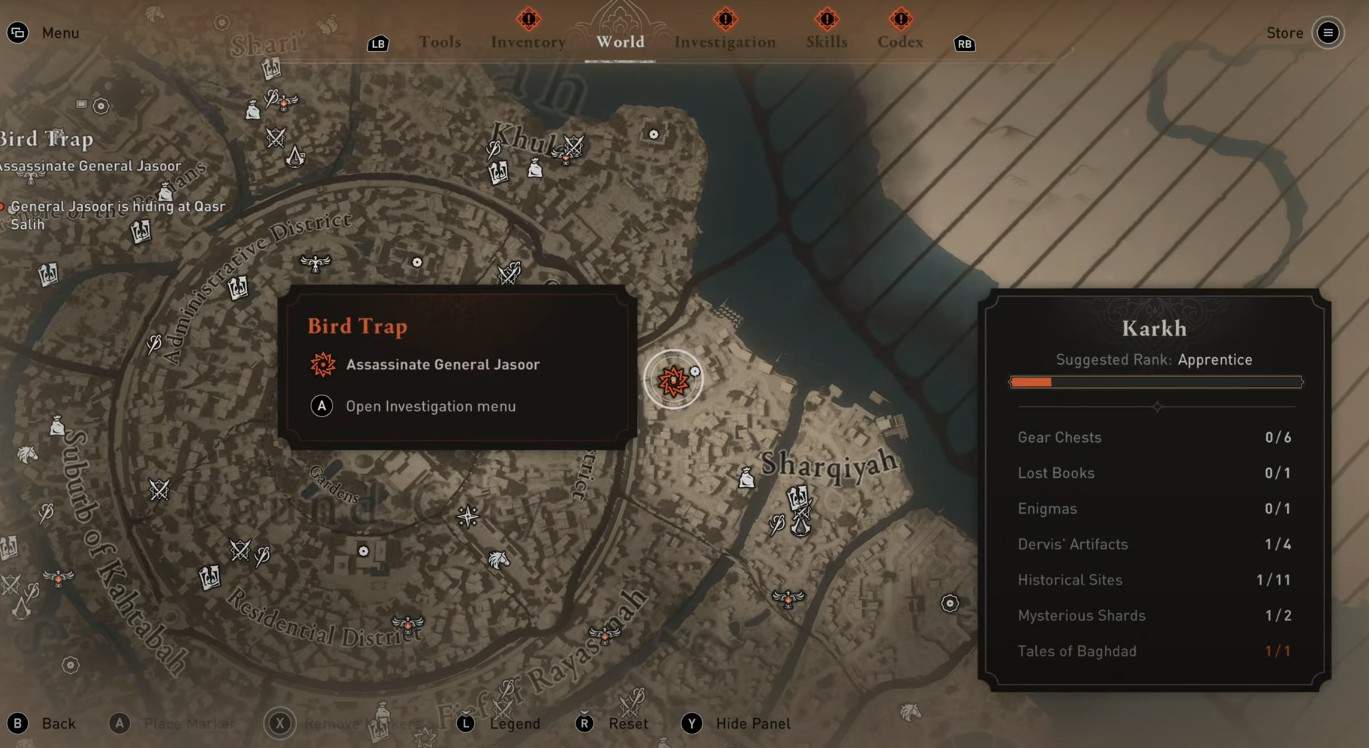Select the Lost Books row
Screen dimensions: 1369x748
click(1154, 473)
